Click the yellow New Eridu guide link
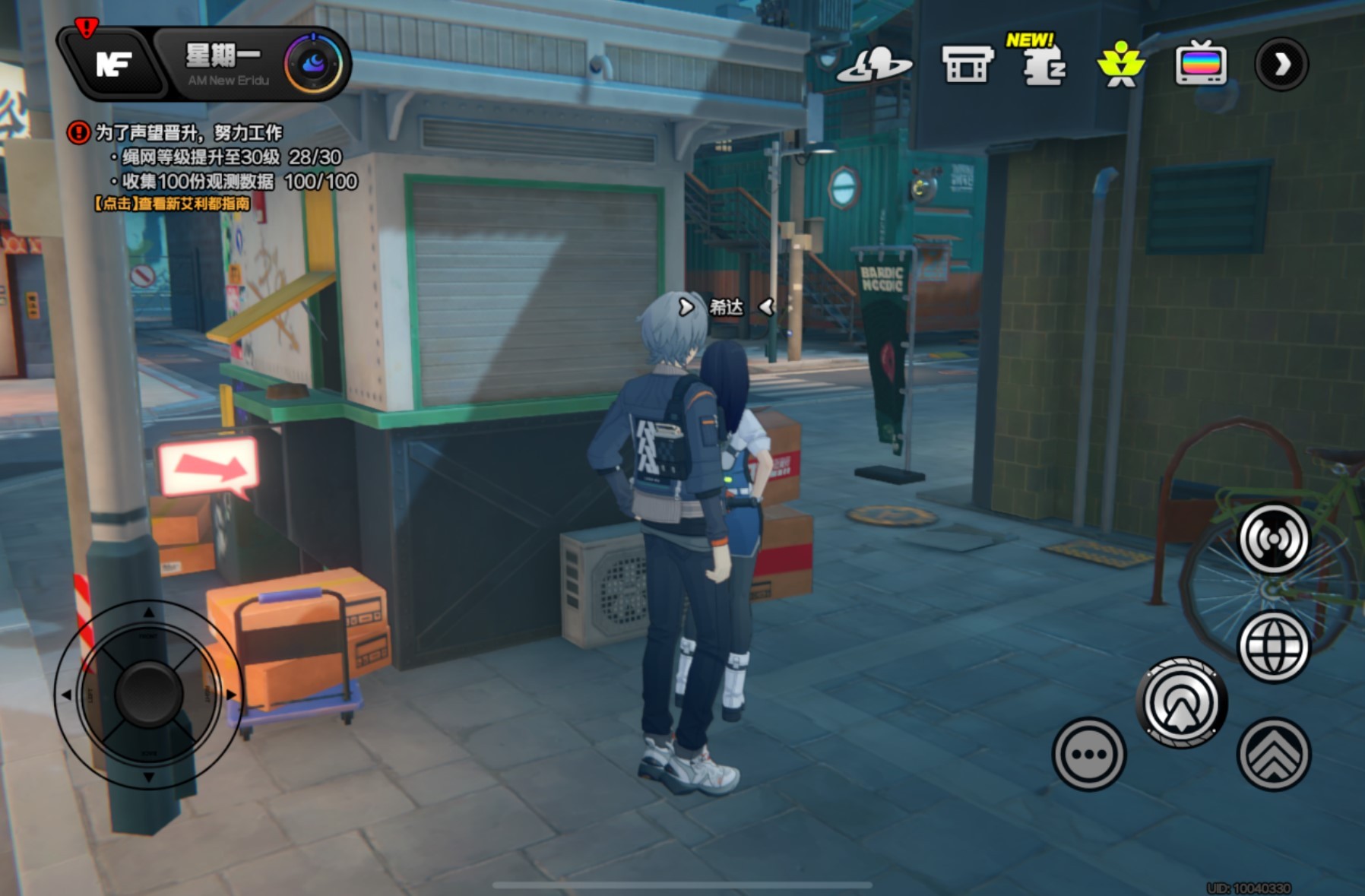Screen dimensions: 1365x896 (x=172, y=204)
